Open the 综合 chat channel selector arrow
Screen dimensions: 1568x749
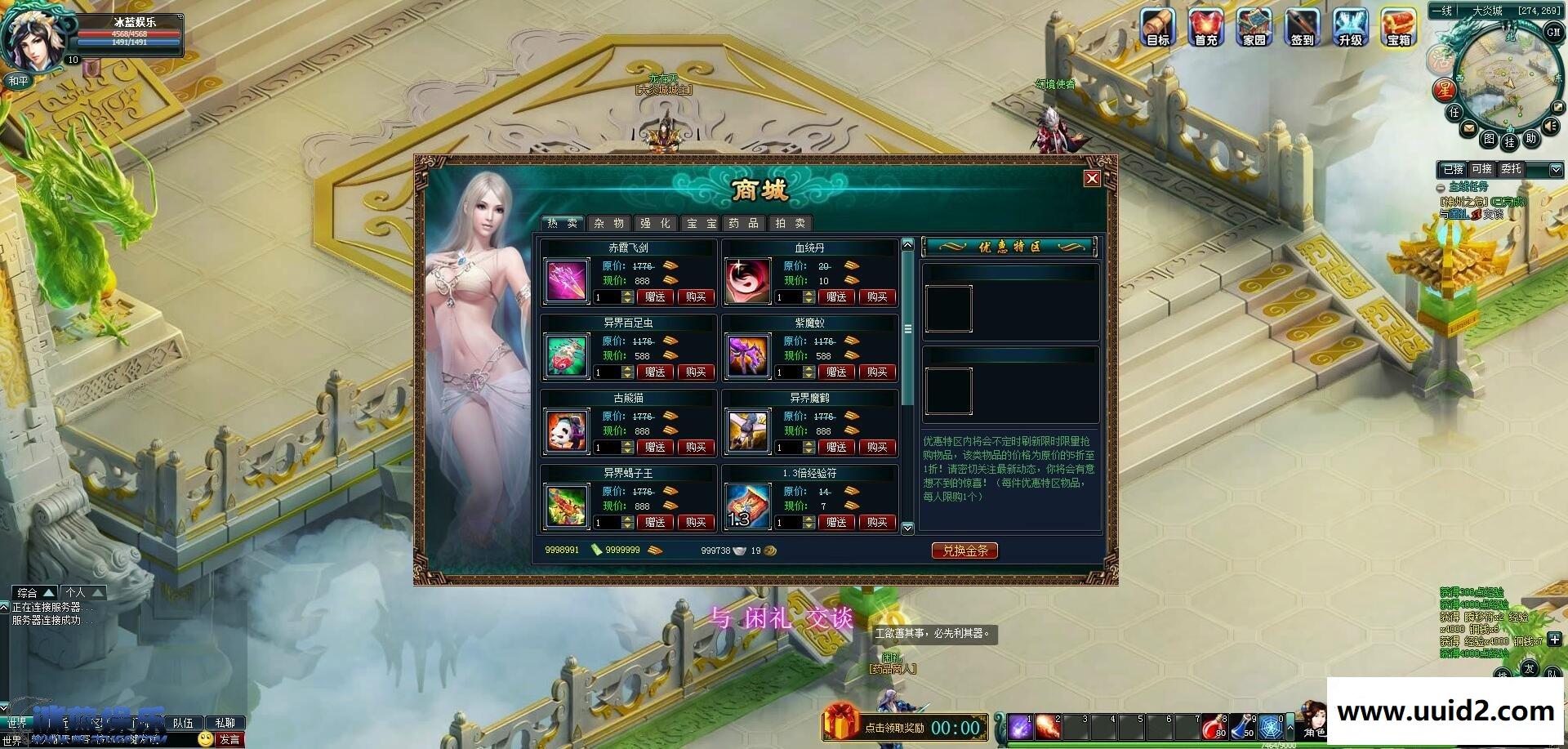pyautogui.click(x=49, y=593)
